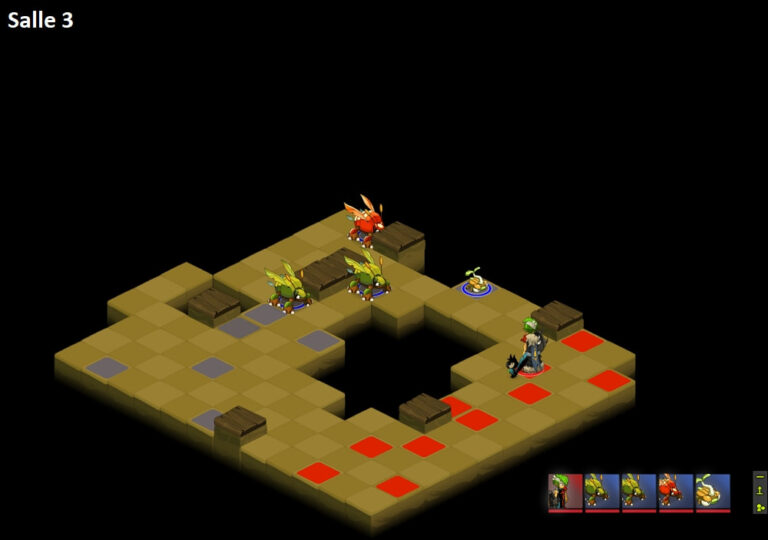Select the red monster portrait in turn timeline
Image resolution: width=768 pixels, height=540 pixels.
(x=675, y=491)
